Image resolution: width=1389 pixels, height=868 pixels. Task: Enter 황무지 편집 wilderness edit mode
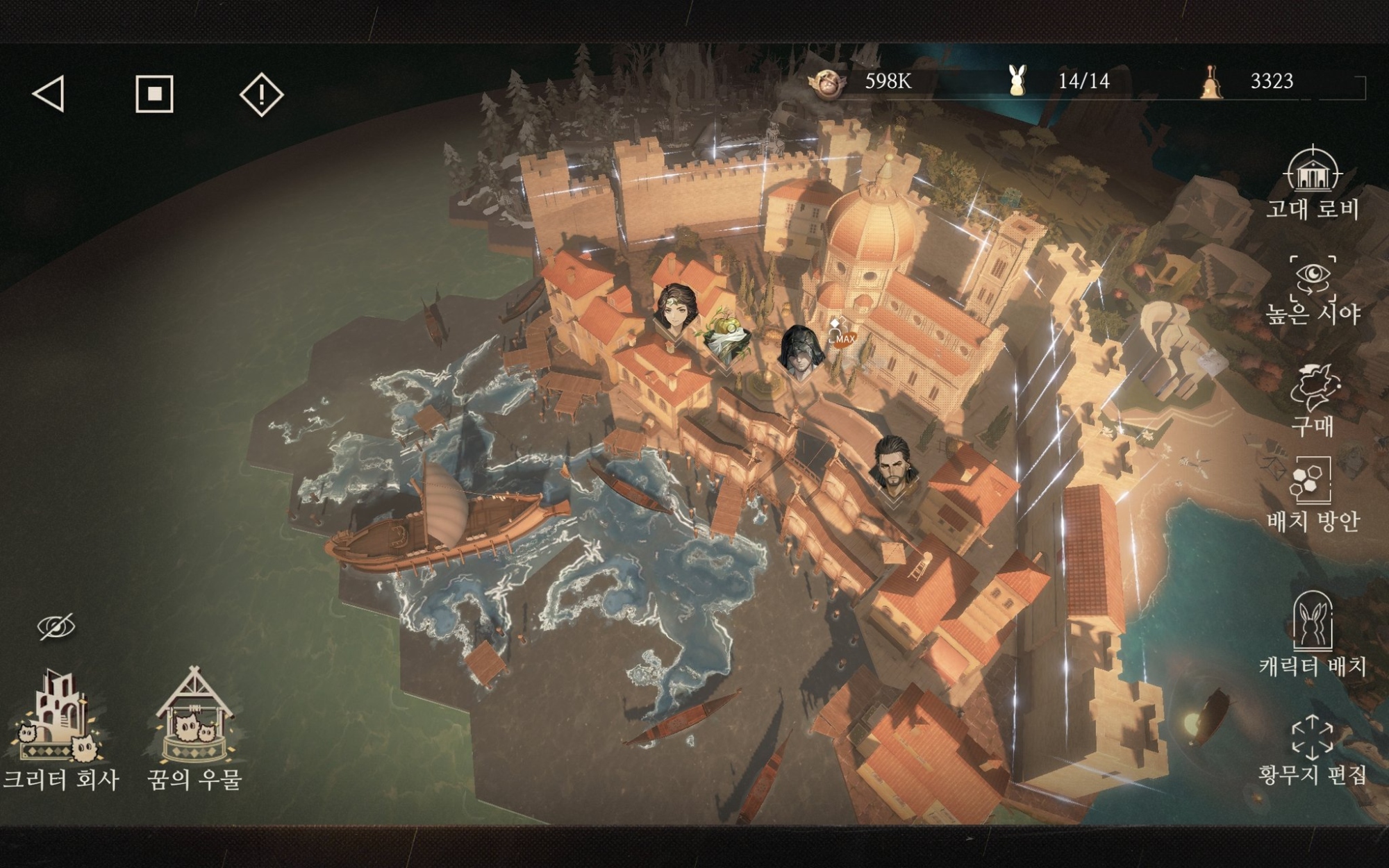(x=1312, y=750)
